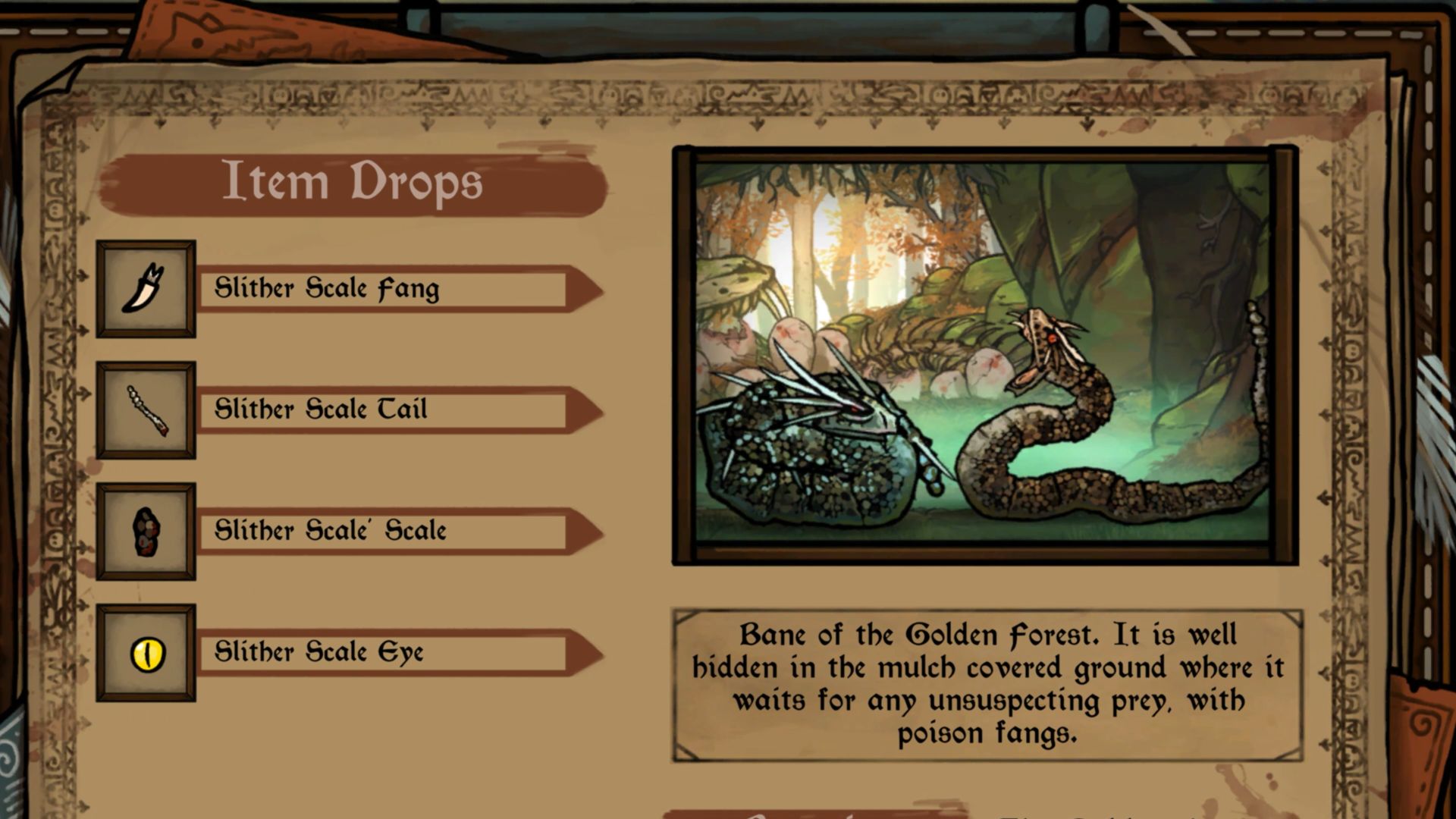Click the Slither Scale Tail icon slot
The width and height of the screenshot is (1456, 819).
pyautogui.click(x=146, y=410)
